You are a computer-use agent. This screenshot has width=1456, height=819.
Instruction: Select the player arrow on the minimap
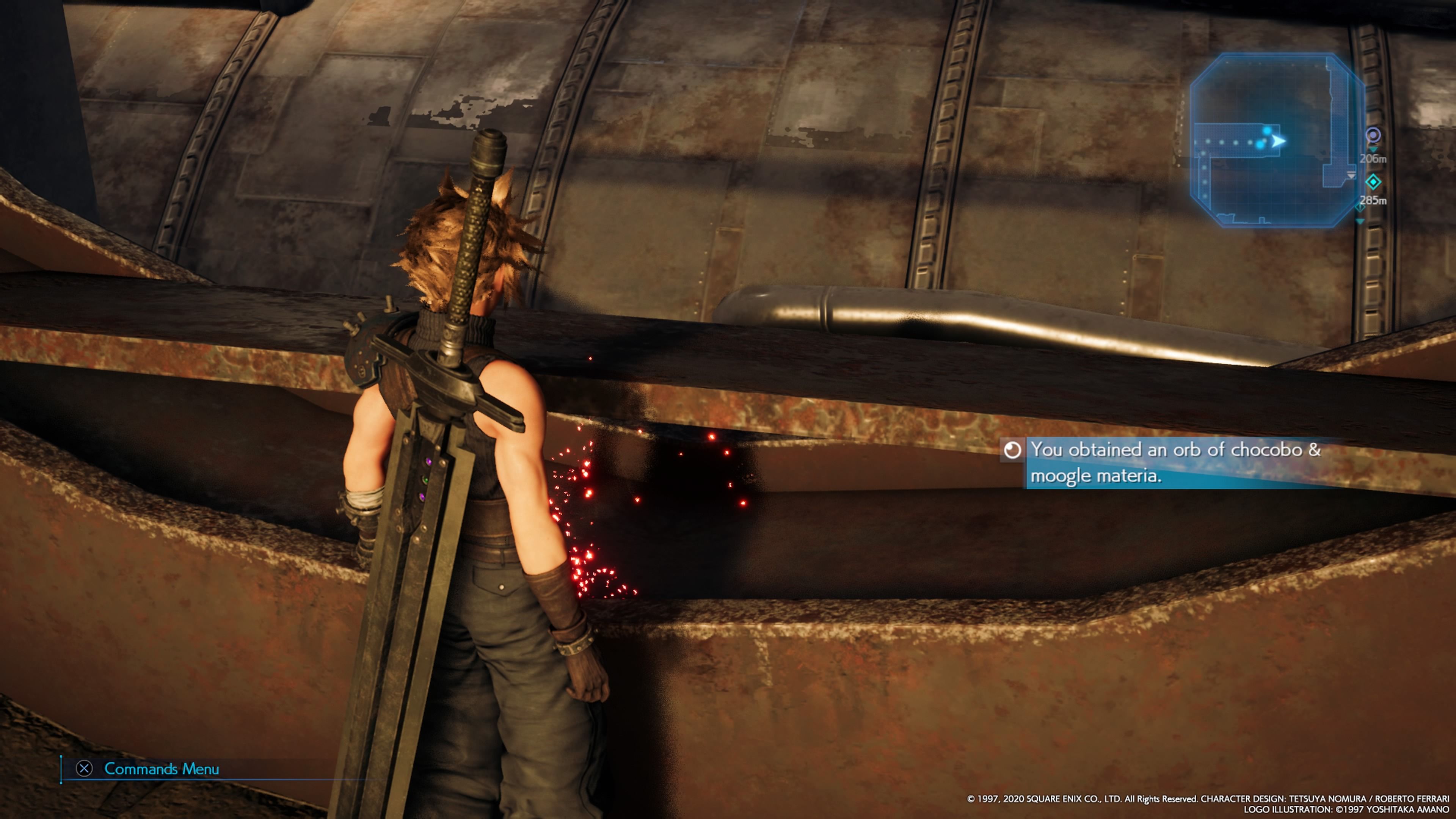[1279, 143]
